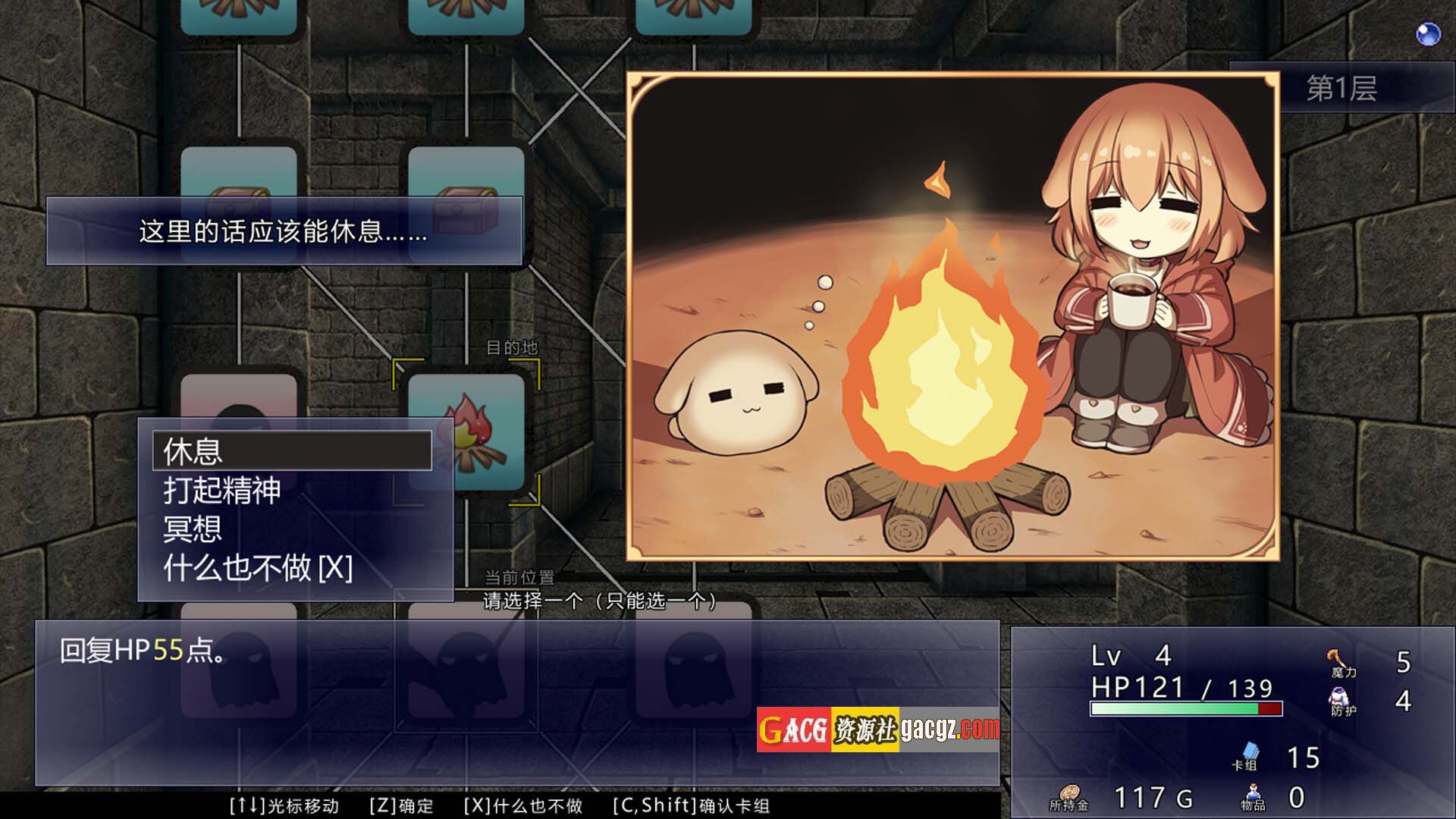Open the 物品 items icon
This screenshot has width=1456, height=819.
pos(1253,796)
